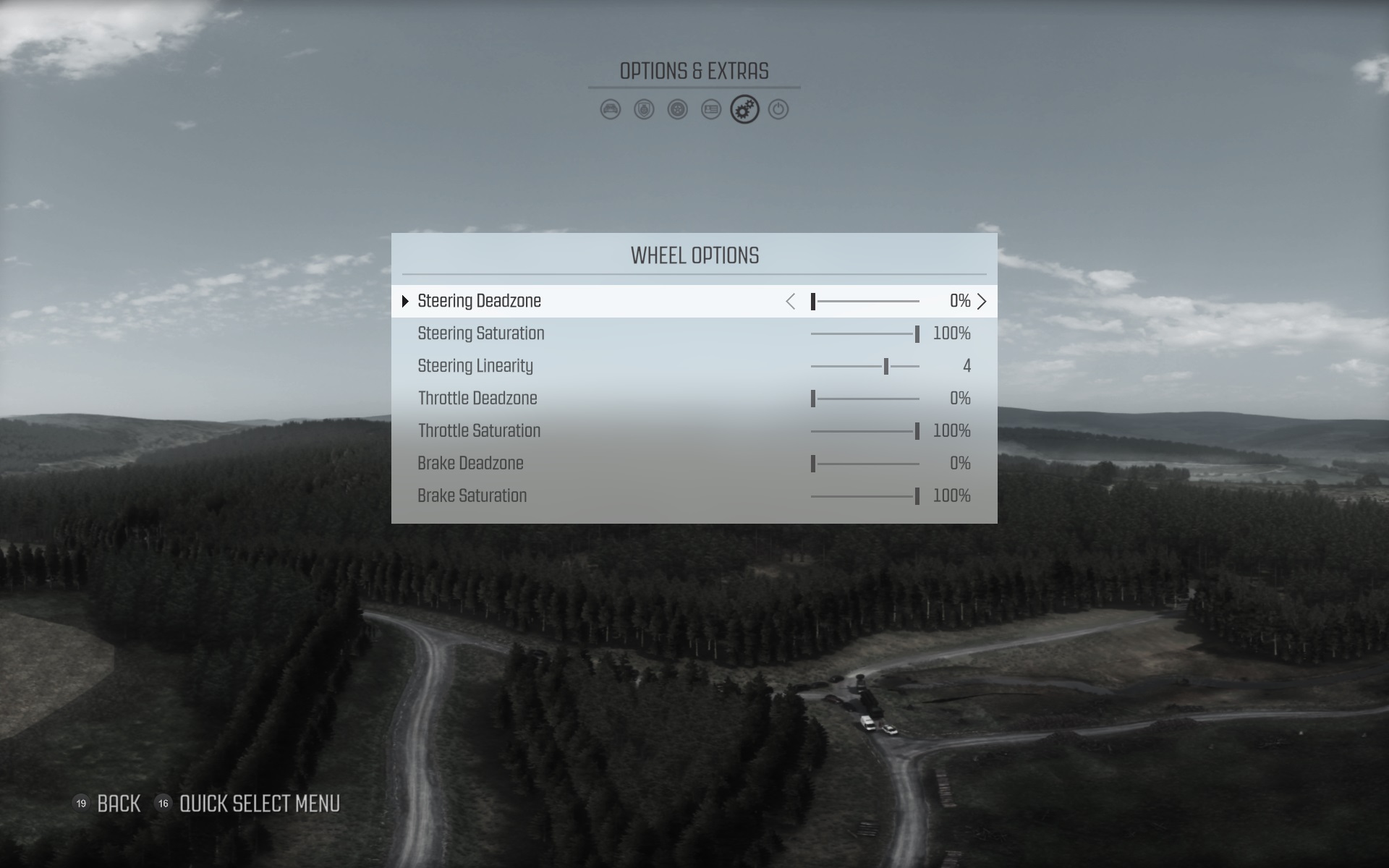Decrease Steering Deadzone with the left arrow
Screen dimensions: 1389x868
[791, 302]
